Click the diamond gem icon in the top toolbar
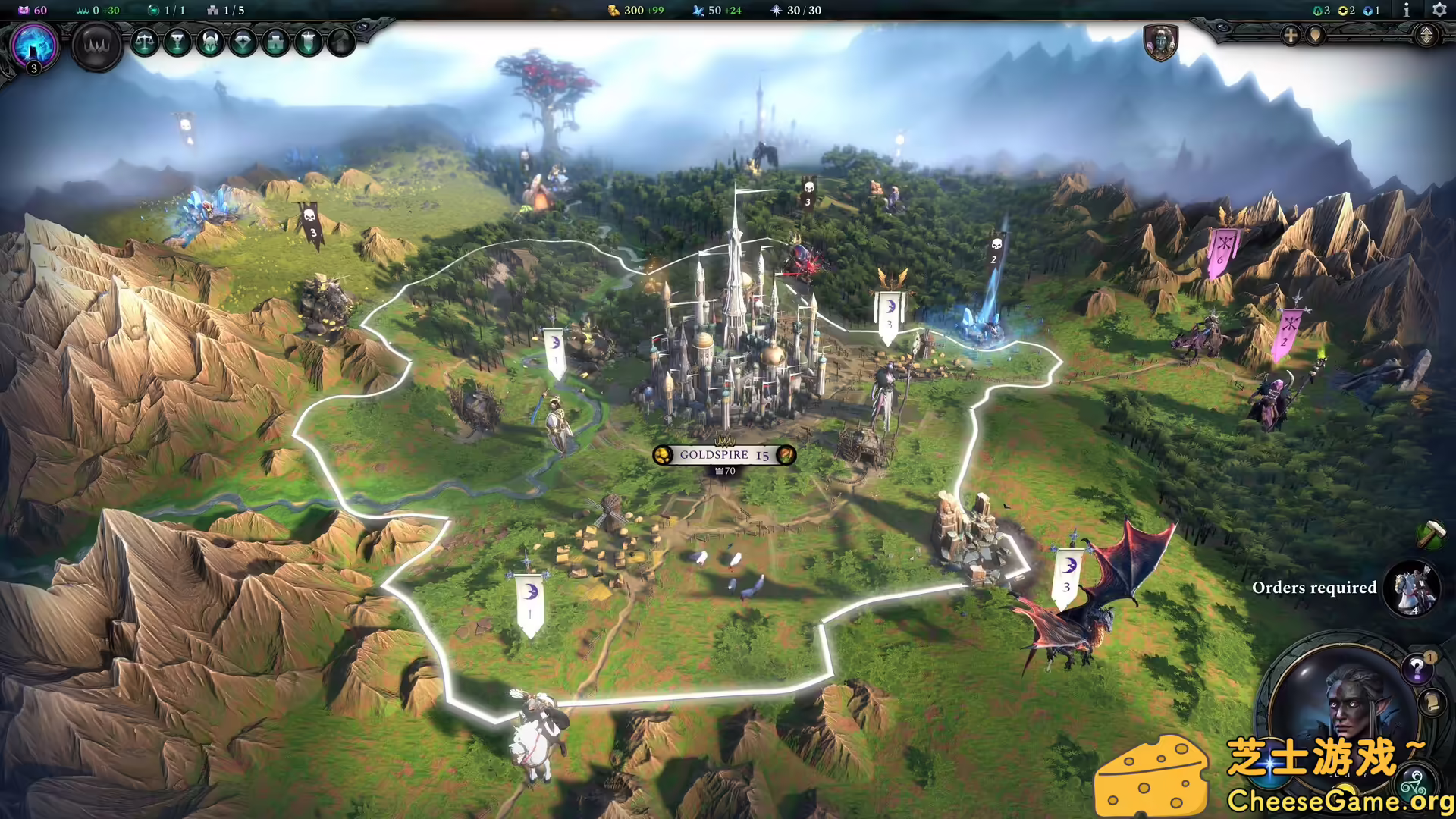1456x819 pixels. 245,43
